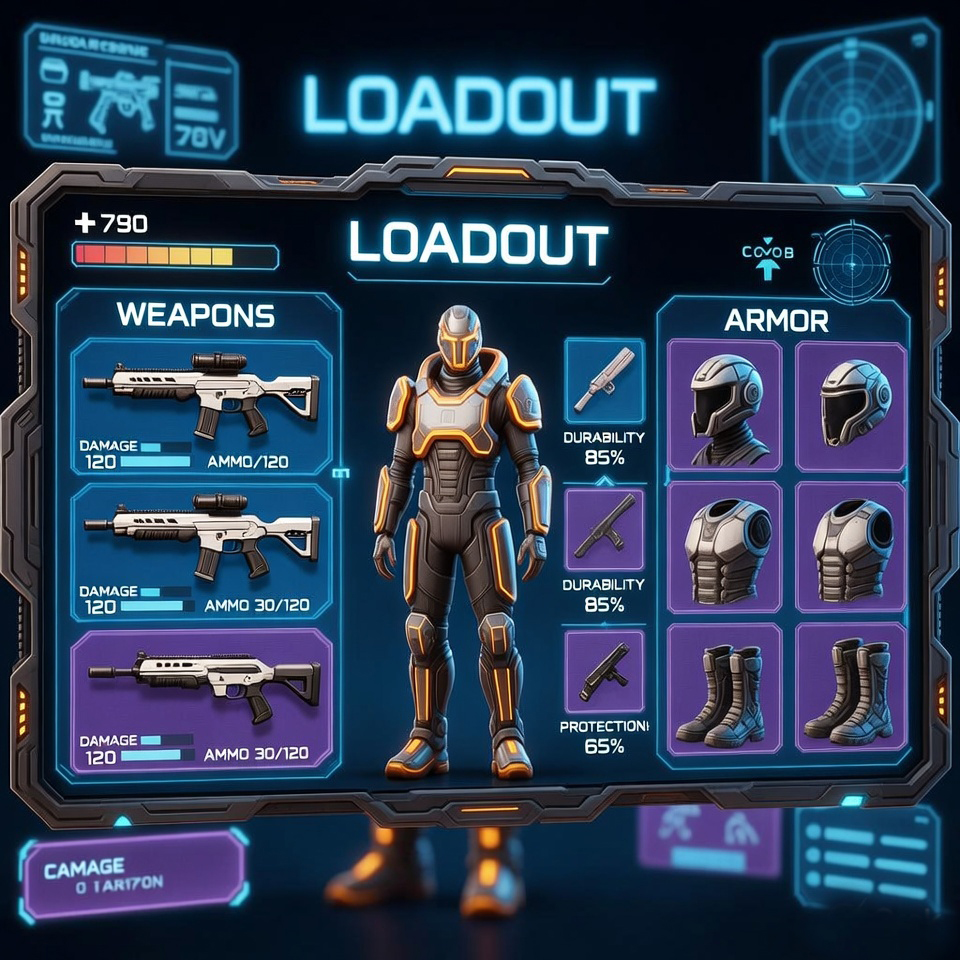Image resolution: width=960 pixels, height=960 pixels.
Task: Pick the blue rifle slot showing AMMO 30/120
Action: coord(202,550)
